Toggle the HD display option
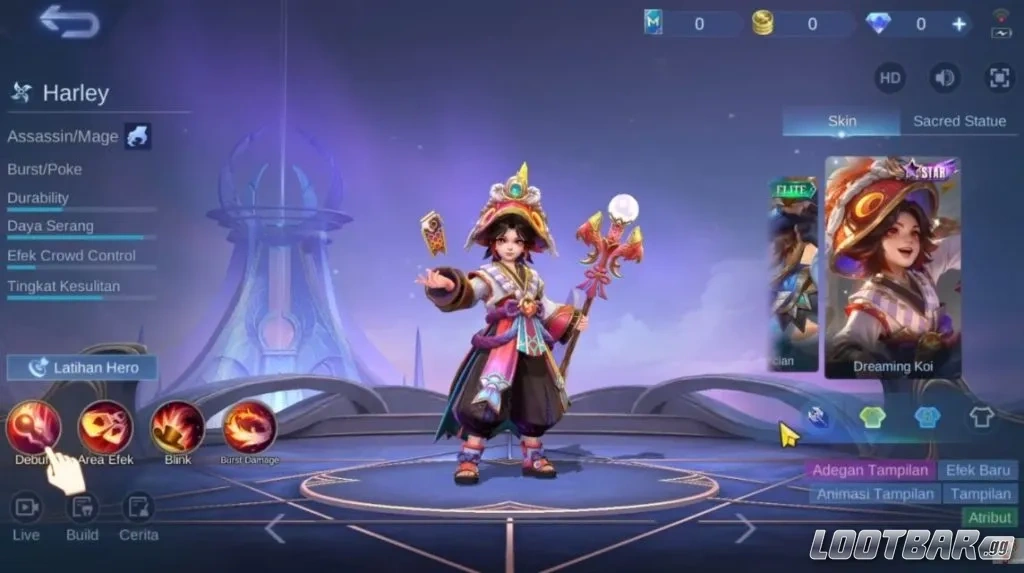Image resolution: width=1024 pixels, height=573 pixels. [889, 78]
